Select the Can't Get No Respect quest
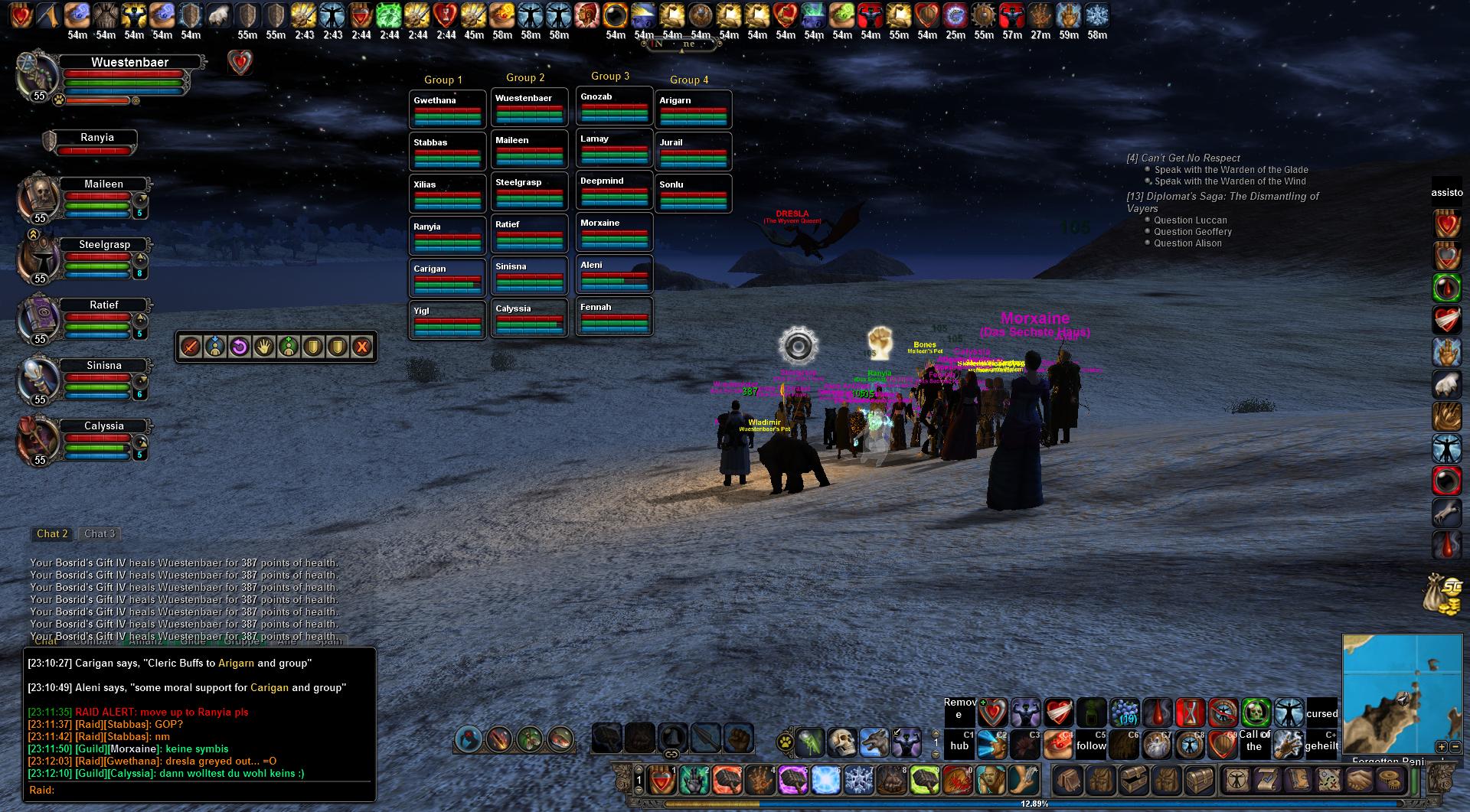Screen dimensions: 1470x812 click(x=1183, y=158)
